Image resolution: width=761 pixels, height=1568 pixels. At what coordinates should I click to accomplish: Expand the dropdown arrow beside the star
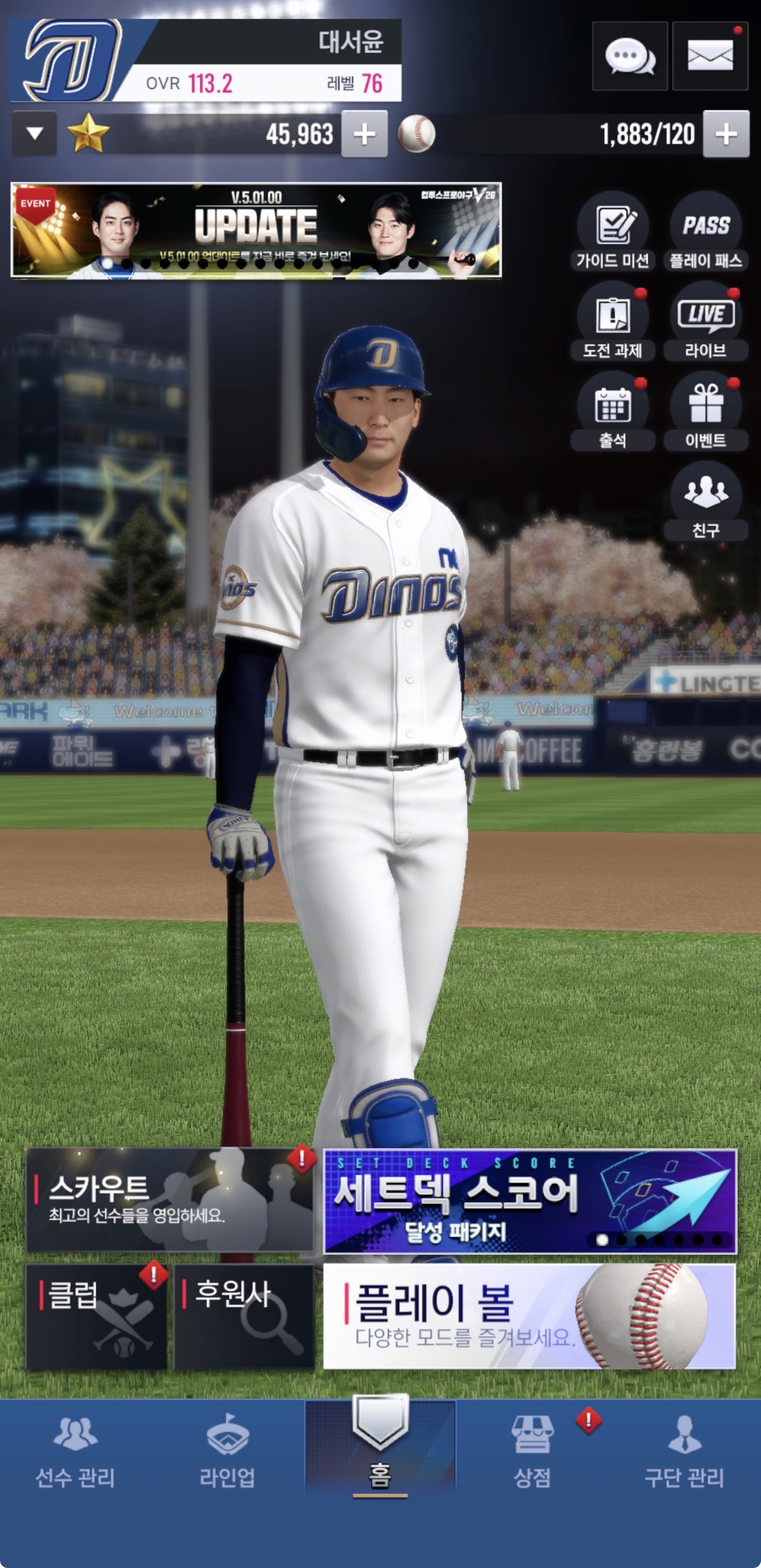pyautogui.click(x=35, y=134)
